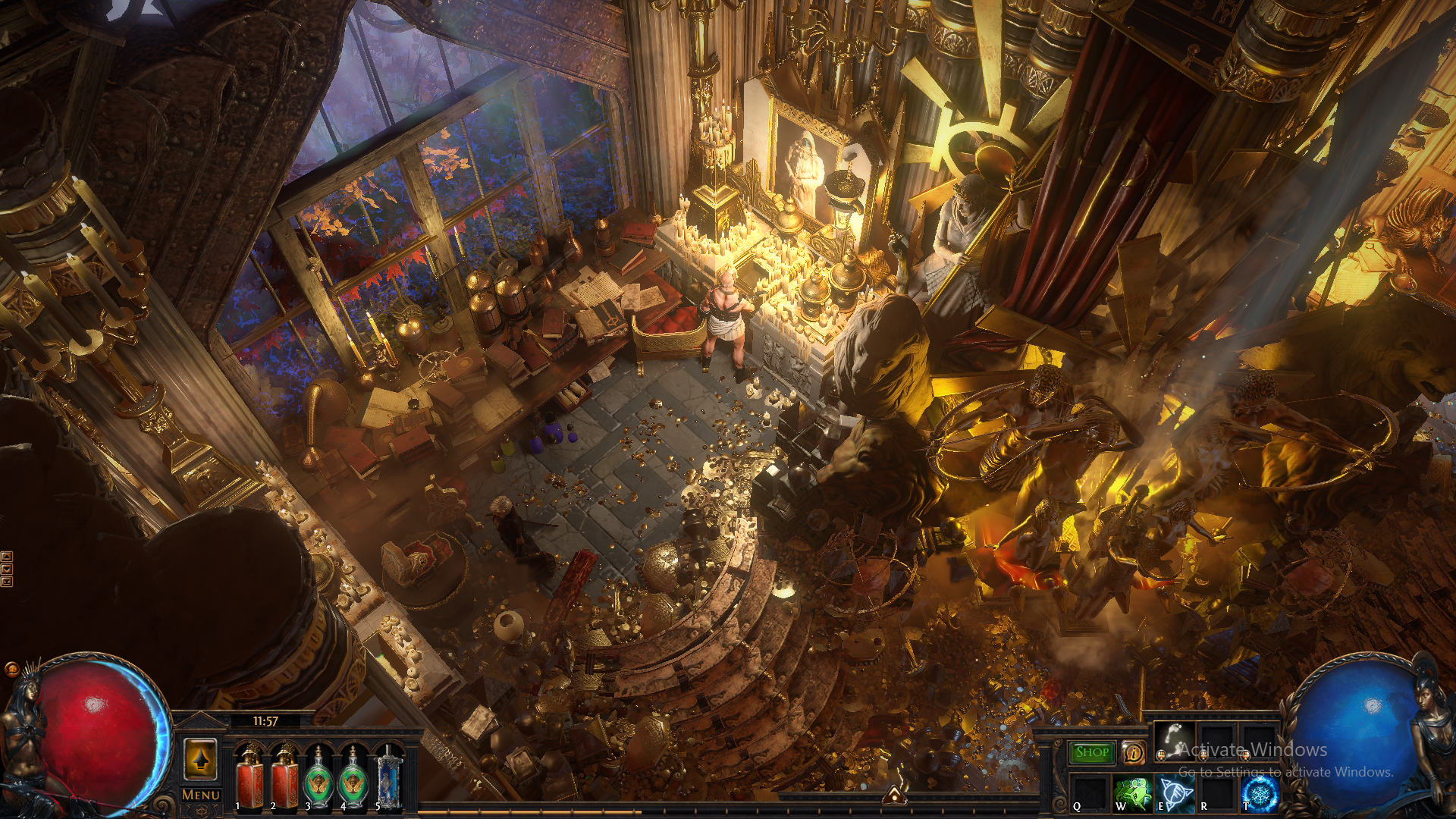The image size is (1456, 819).
Task: Use the red life flask in slot 1
Action: pos(250,779)
